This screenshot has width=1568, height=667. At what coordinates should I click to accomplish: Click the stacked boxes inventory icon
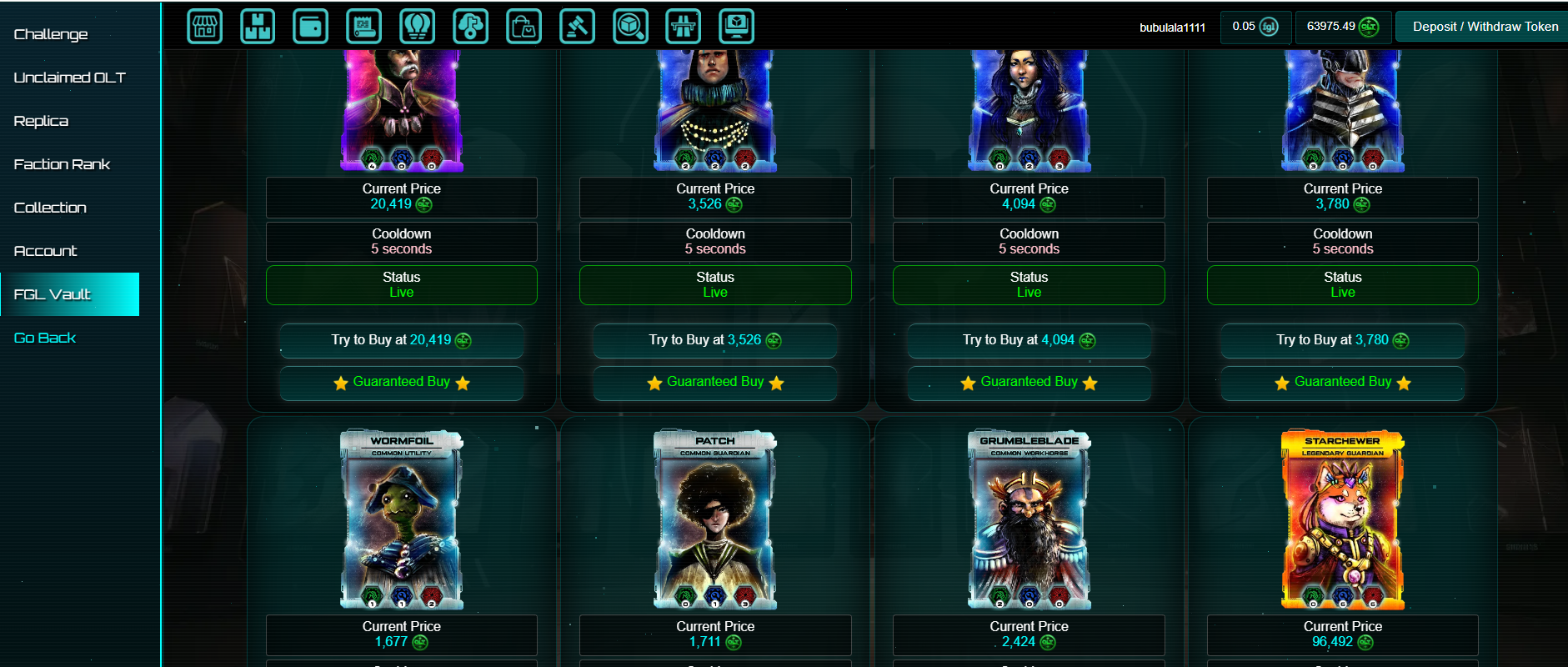[258, 27]
